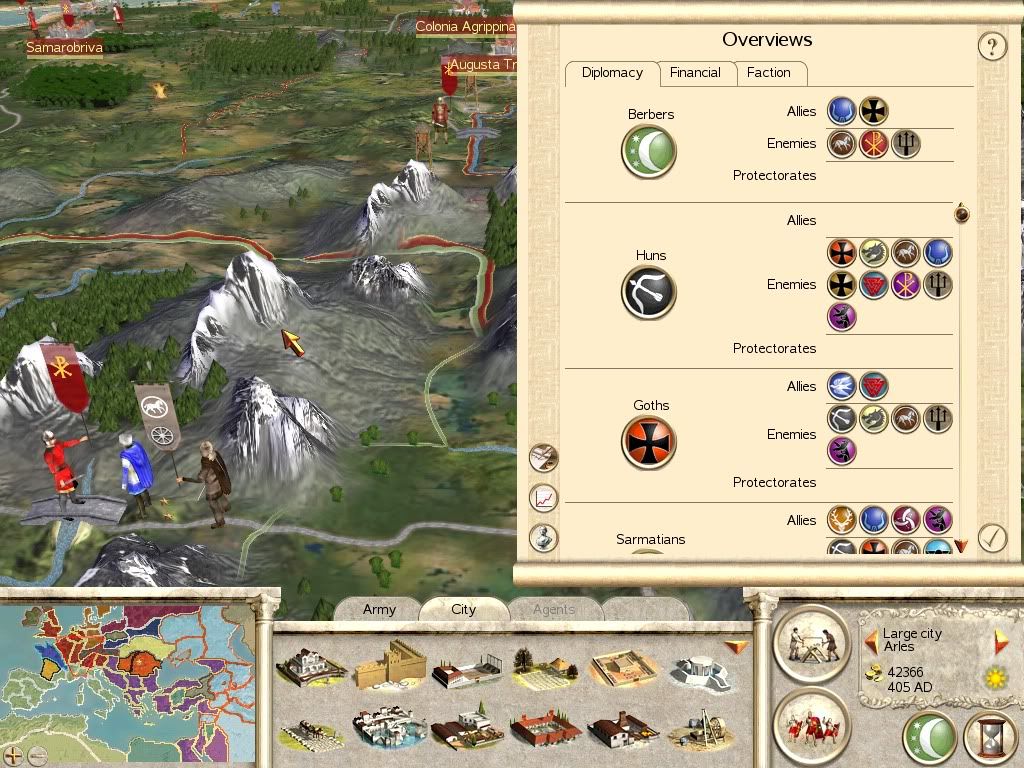Click the question mark help button

pos(991,46)
